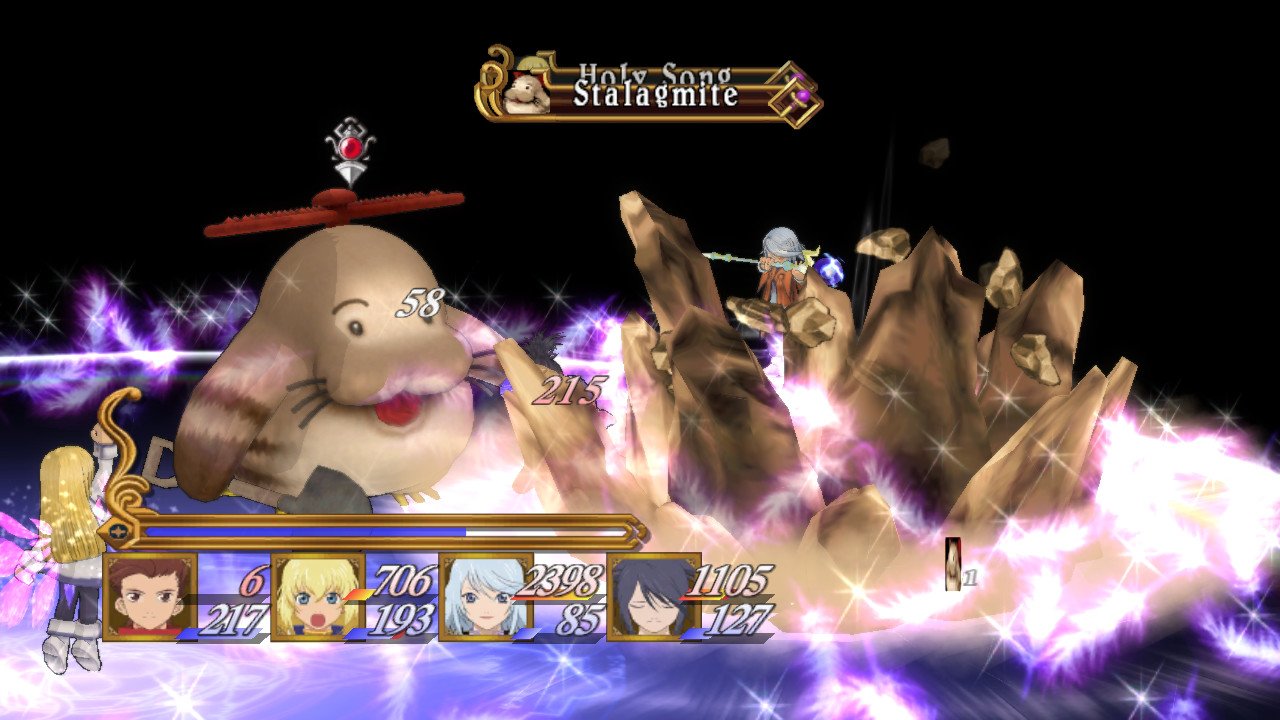
Task: Click the Holy Song banner text
Action: pyautogui.click(x=655, y=72)
